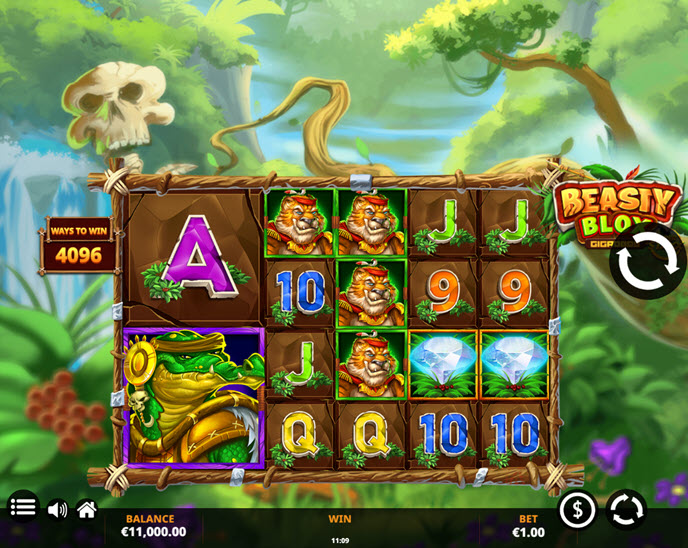This screenshot has height=548, width=688.
Task: Spin the reels with the large spin button
Action: [x=648, y=262]
